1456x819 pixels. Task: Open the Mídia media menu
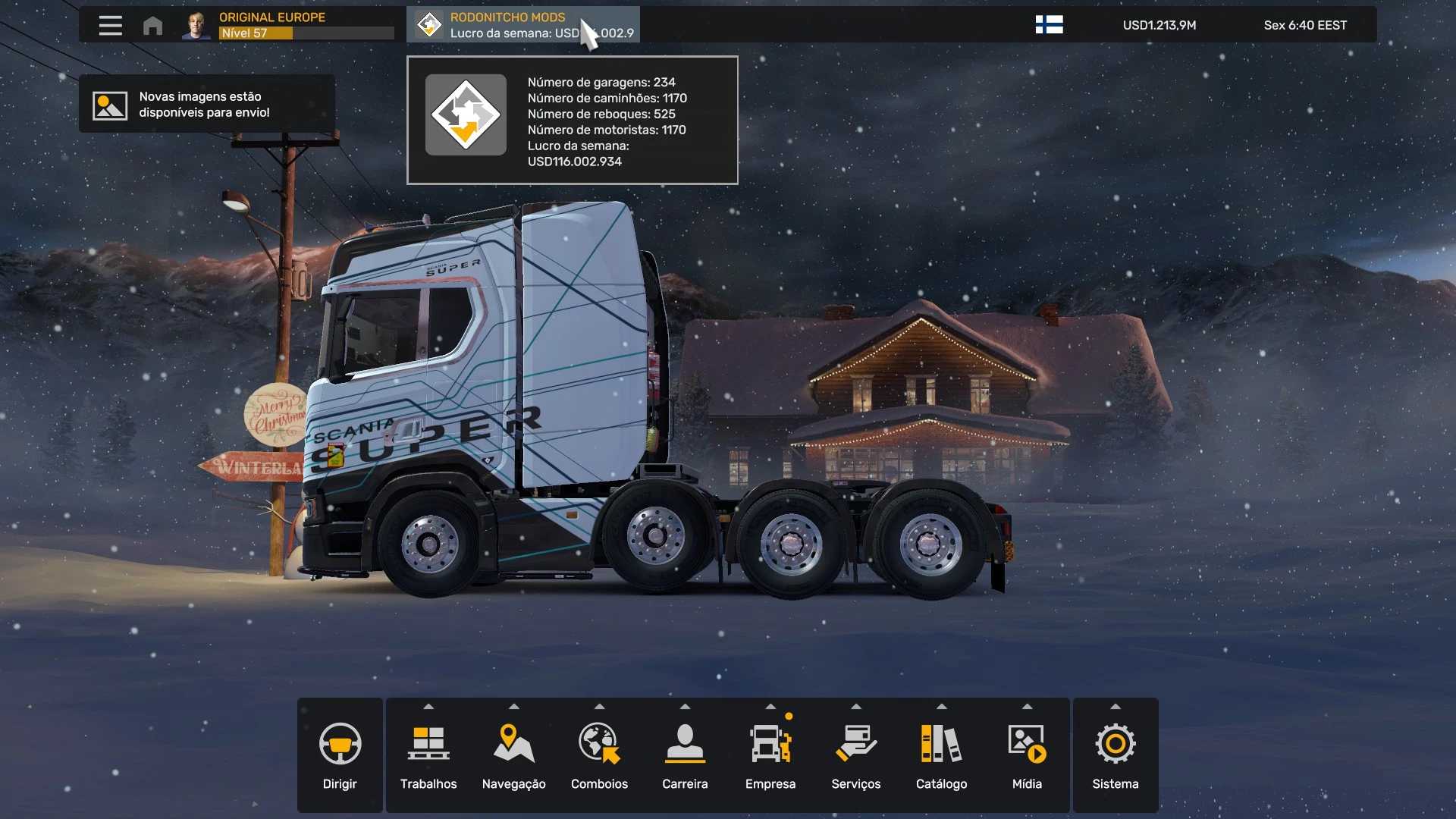tap(1027, 755)
